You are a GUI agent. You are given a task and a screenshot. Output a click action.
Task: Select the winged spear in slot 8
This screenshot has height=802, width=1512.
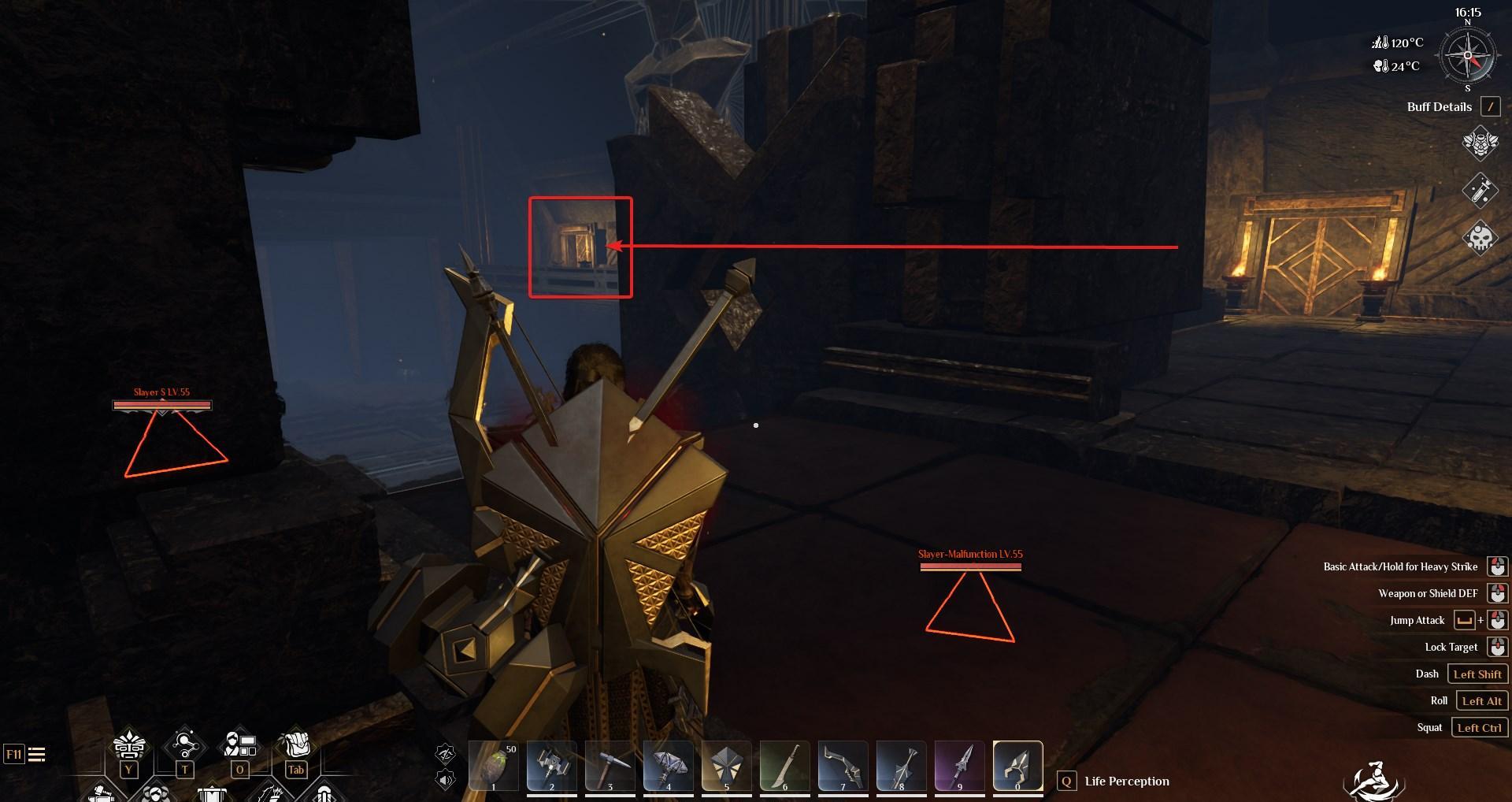click(901, 766)
